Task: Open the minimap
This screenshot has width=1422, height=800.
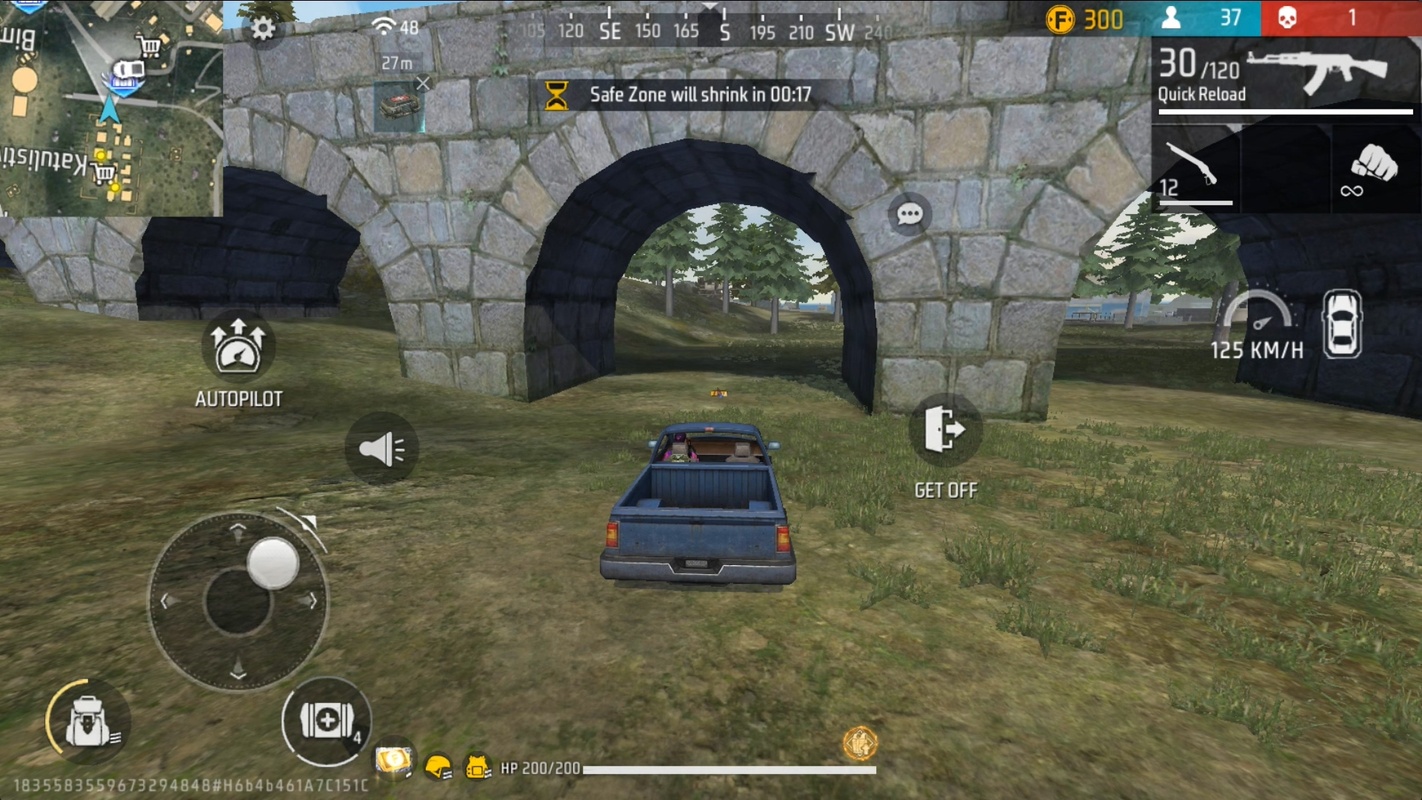Action: pyautogui.click(x=110, y=107)
